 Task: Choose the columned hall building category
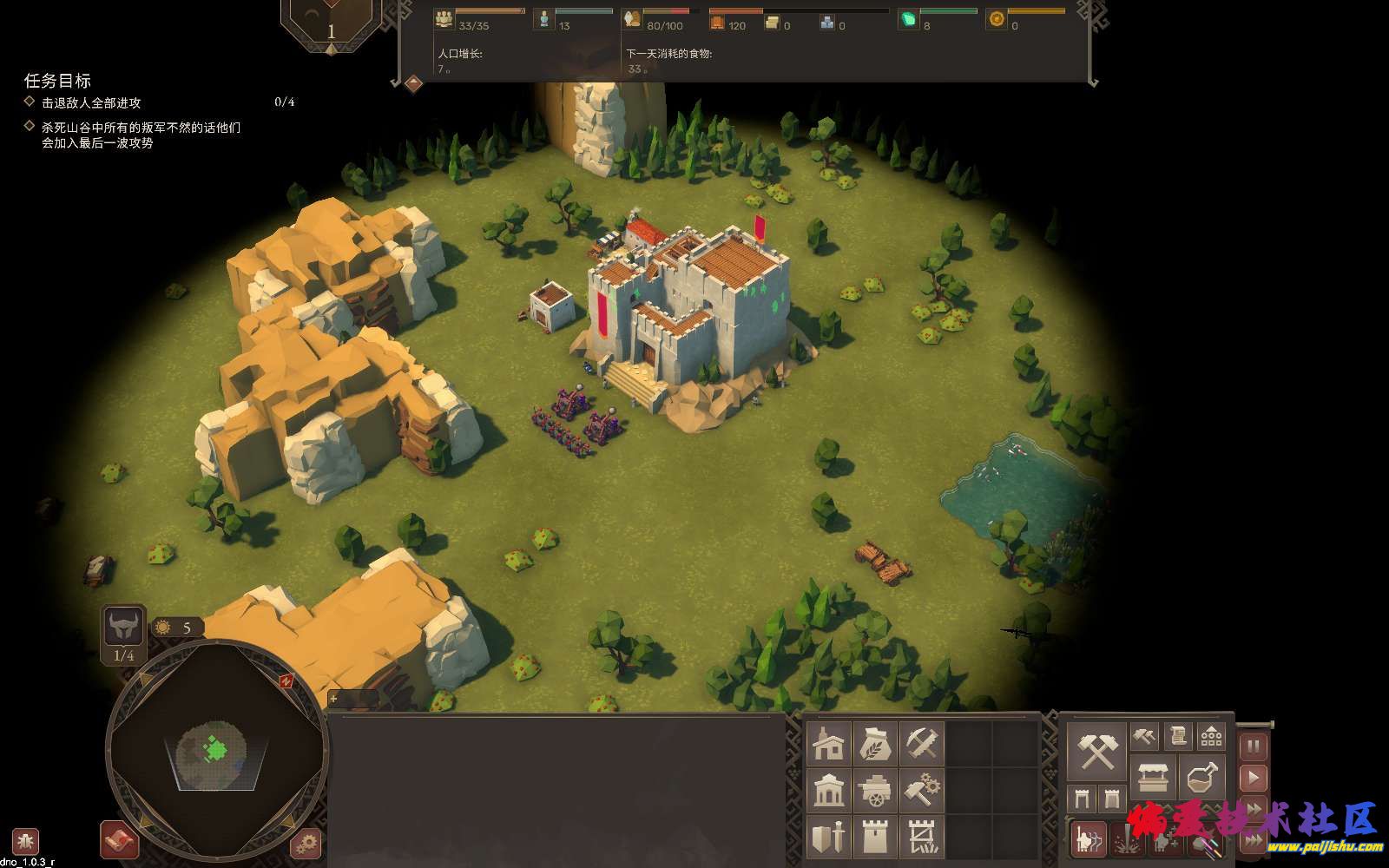tap(829, 791)
